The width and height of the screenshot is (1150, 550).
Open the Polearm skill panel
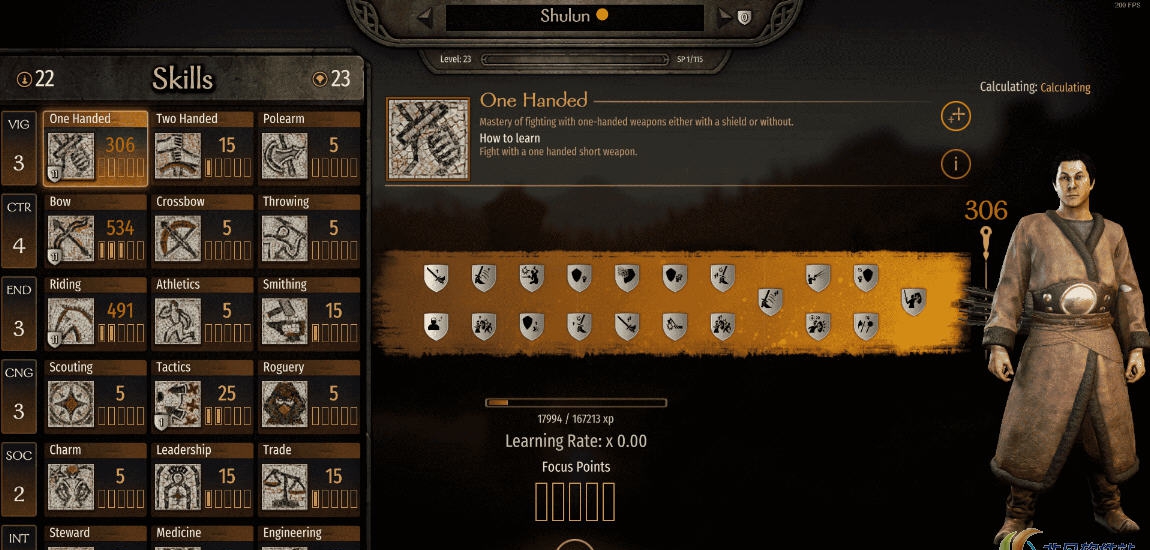point(309,148)
